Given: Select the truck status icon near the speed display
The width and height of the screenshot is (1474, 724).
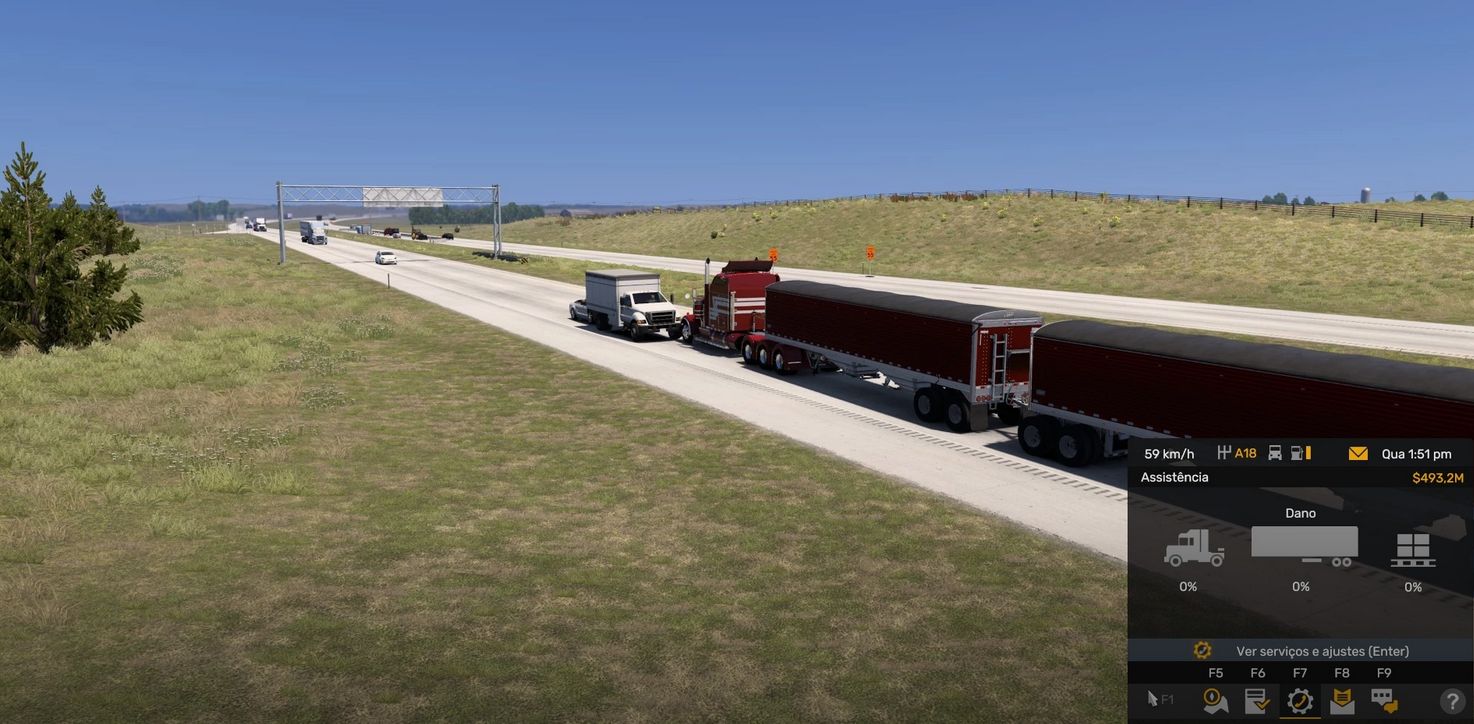Looking at the screenshot, I should point(1275,454).
